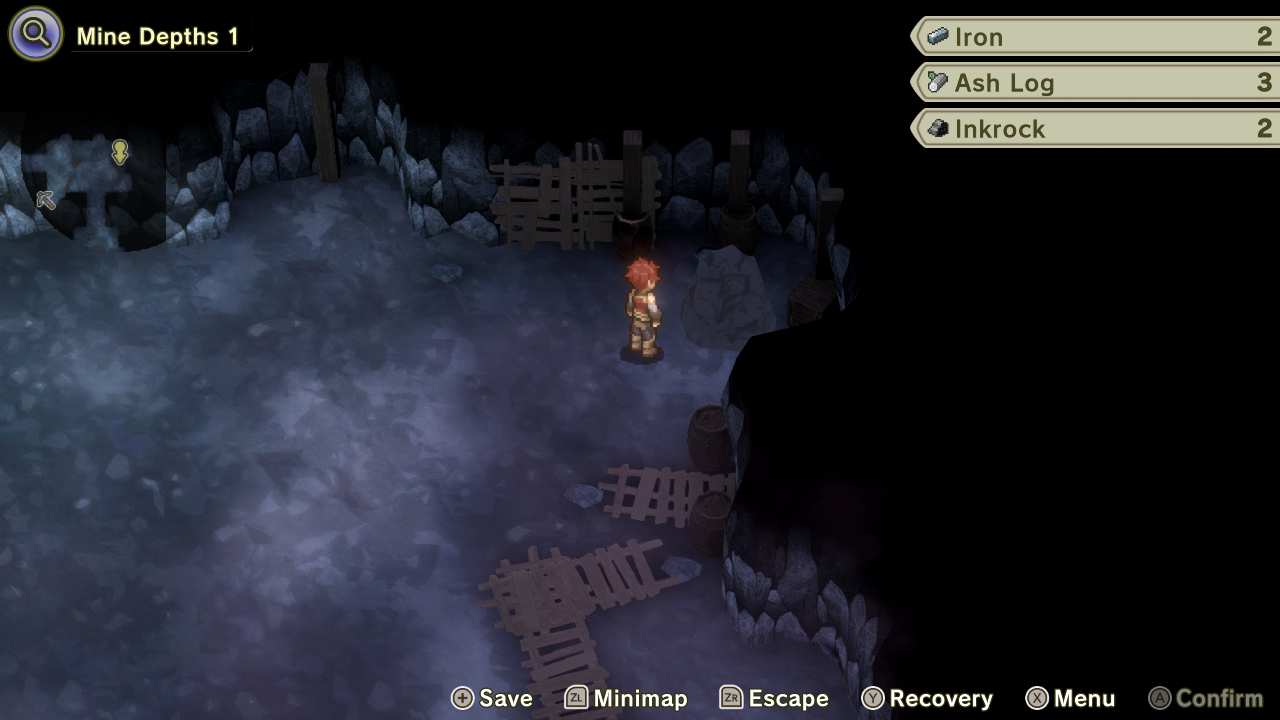Screen dimensions: 1280x720
Task: Click the plus button icon beside Save
Action: (x=463, y=698)
